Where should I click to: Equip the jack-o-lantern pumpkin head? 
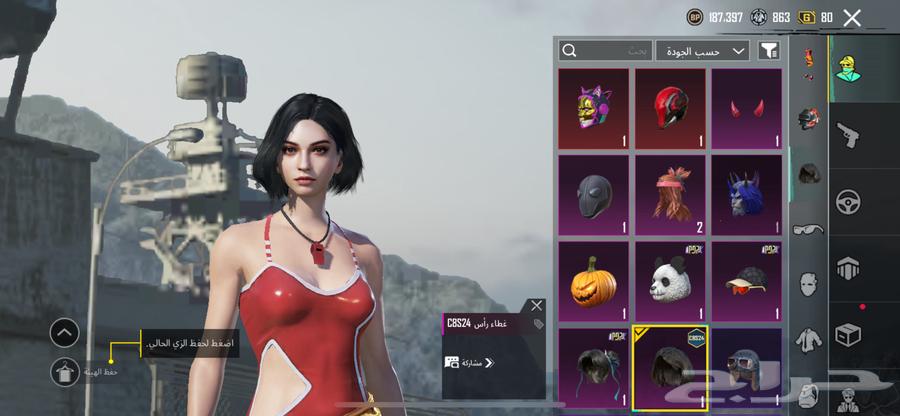coord(593,281)
